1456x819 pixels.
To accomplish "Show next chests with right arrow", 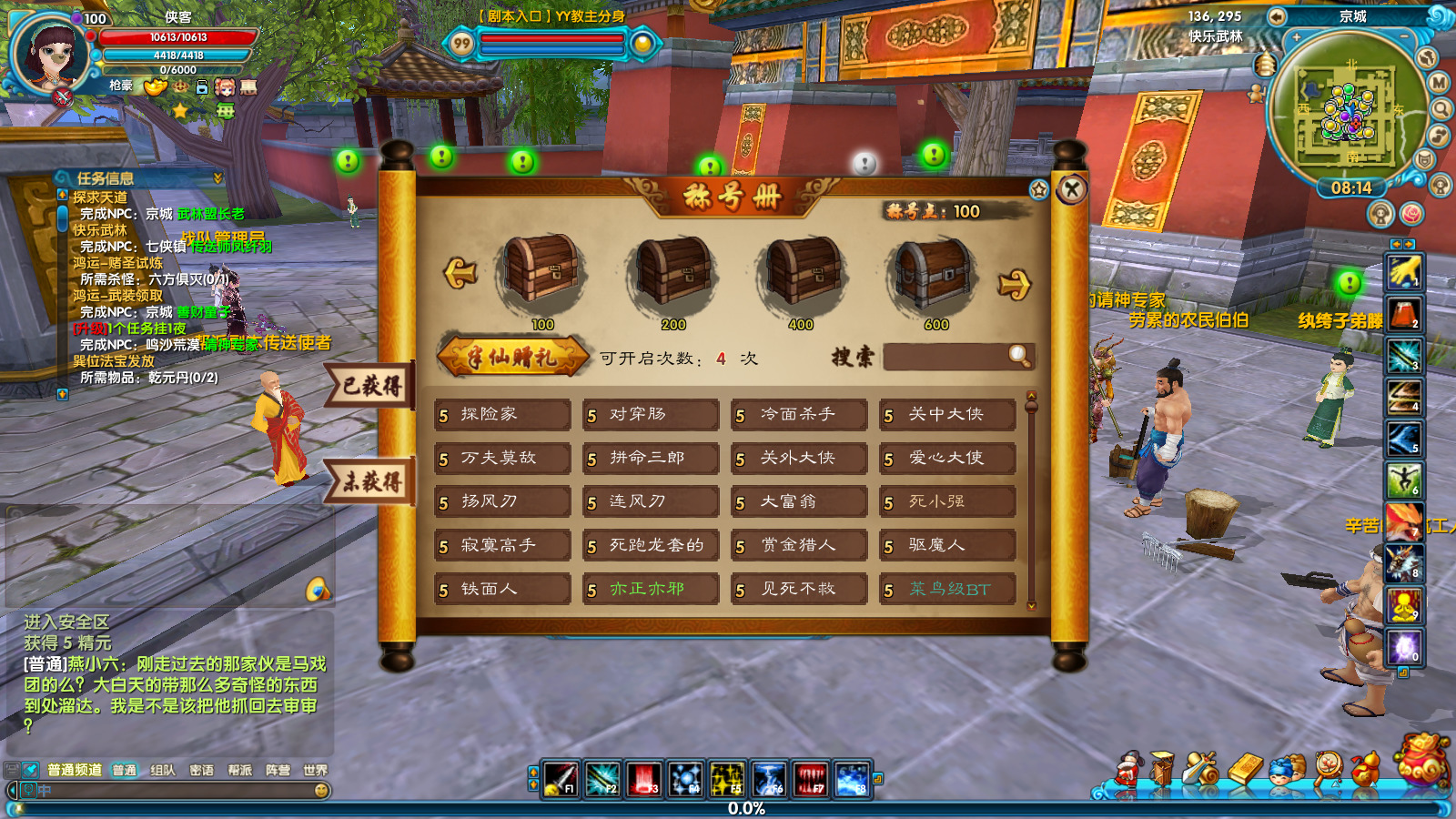I will tap(1014, 285).
